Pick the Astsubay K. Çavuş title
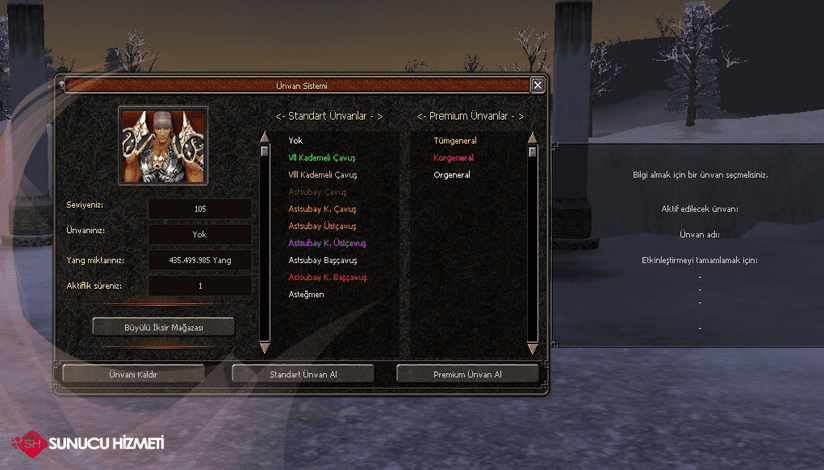824x470 pixels. tap(322, 209)
